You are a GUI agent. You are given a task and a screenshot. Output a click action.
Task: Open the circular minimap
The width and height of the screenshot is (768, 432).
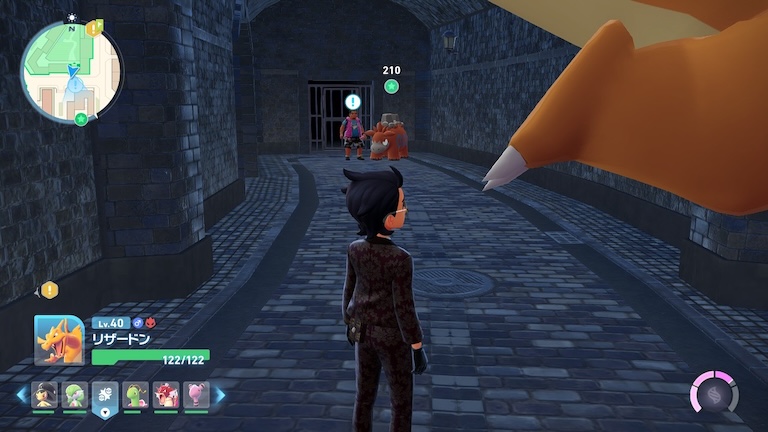pyautogui.click(x=70, y=72)
